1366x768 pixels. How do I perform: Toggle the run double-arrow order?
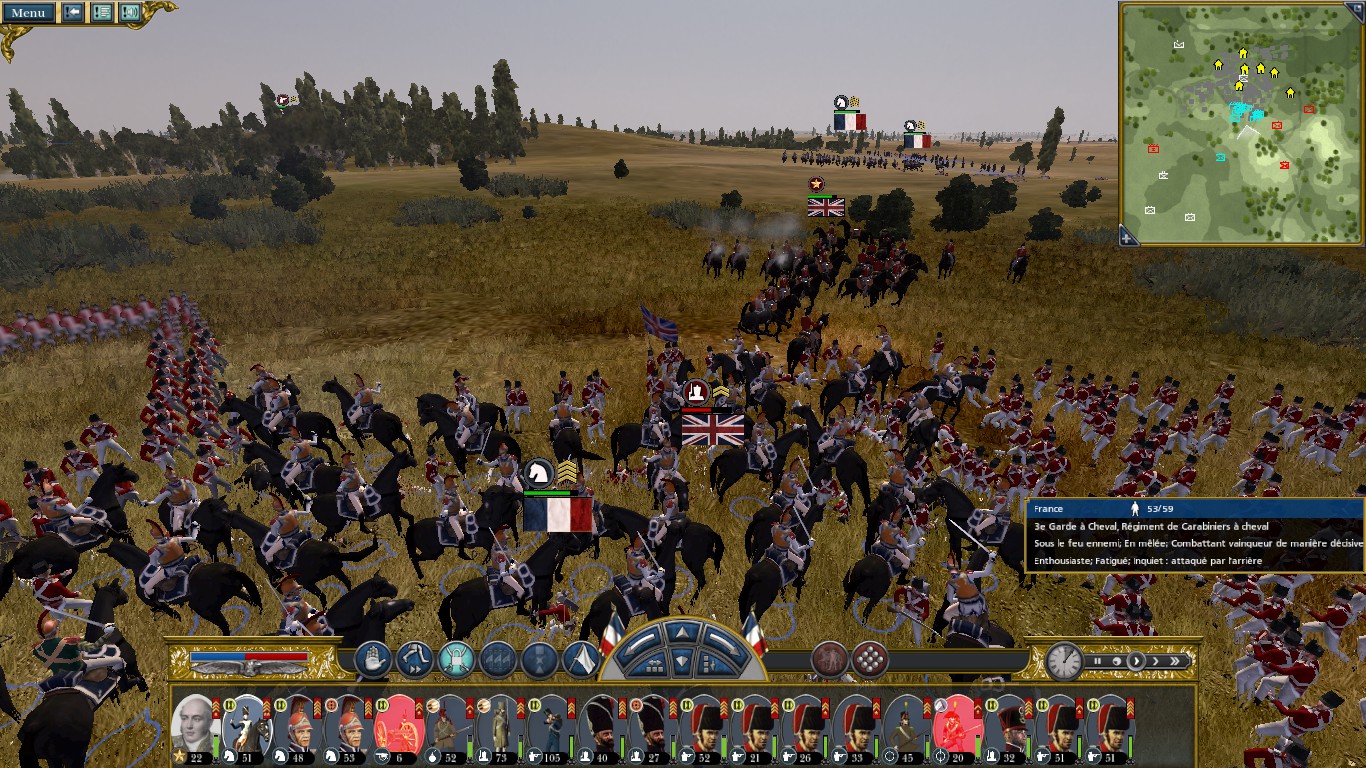coord(414,660)
